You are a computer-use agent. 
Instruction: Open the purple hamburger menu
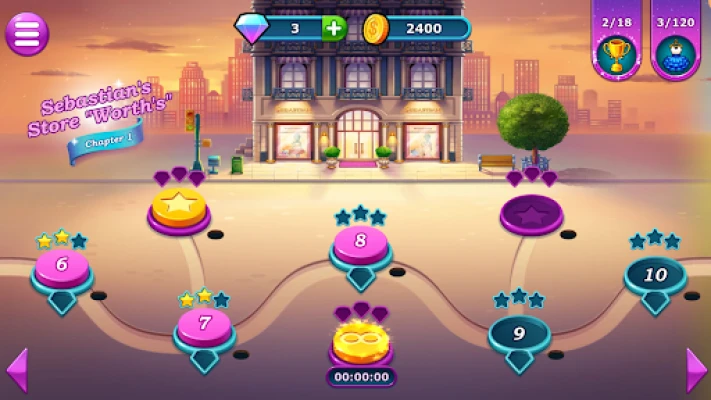(x=27, y=34)
